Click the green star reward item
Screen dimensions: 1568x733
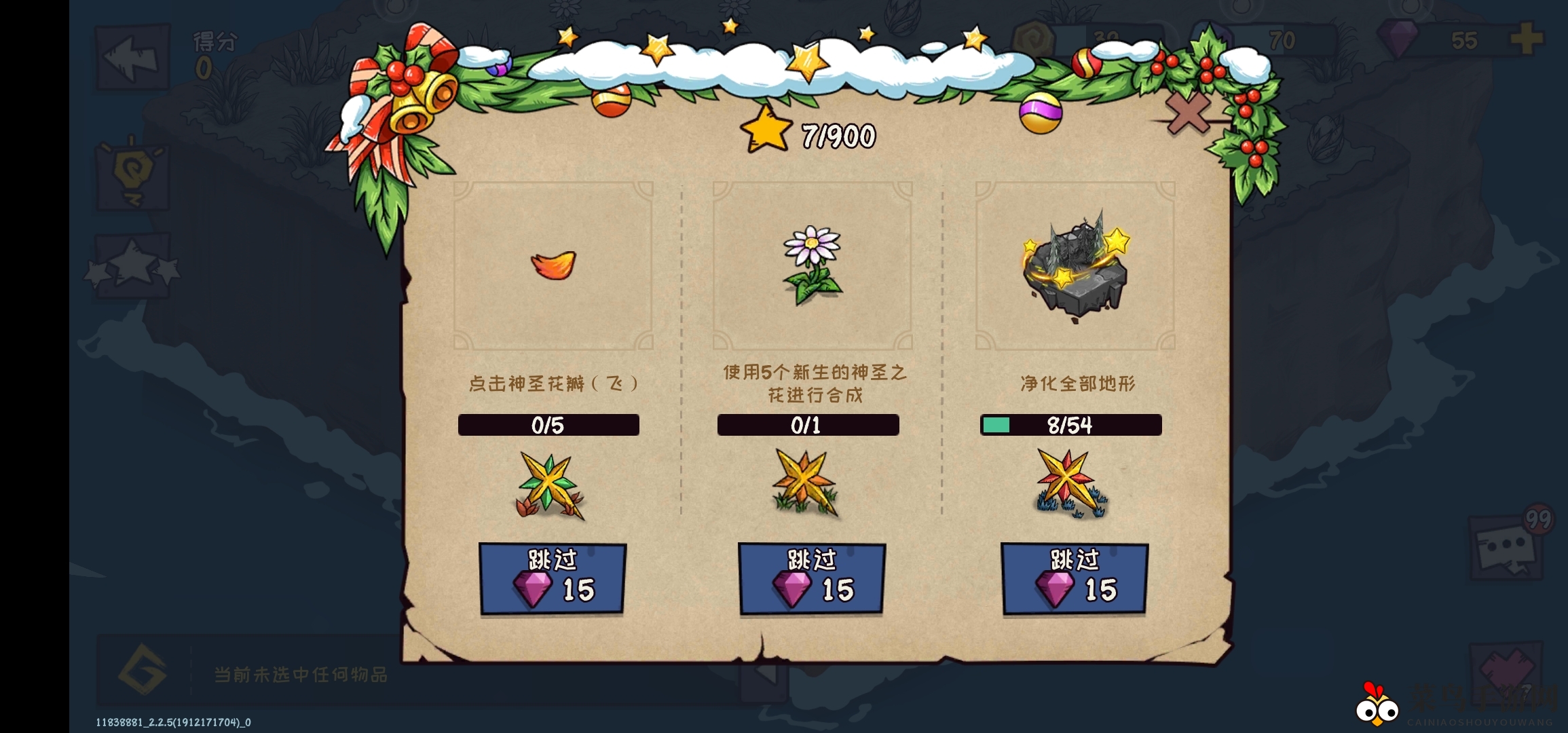(550, 482)
